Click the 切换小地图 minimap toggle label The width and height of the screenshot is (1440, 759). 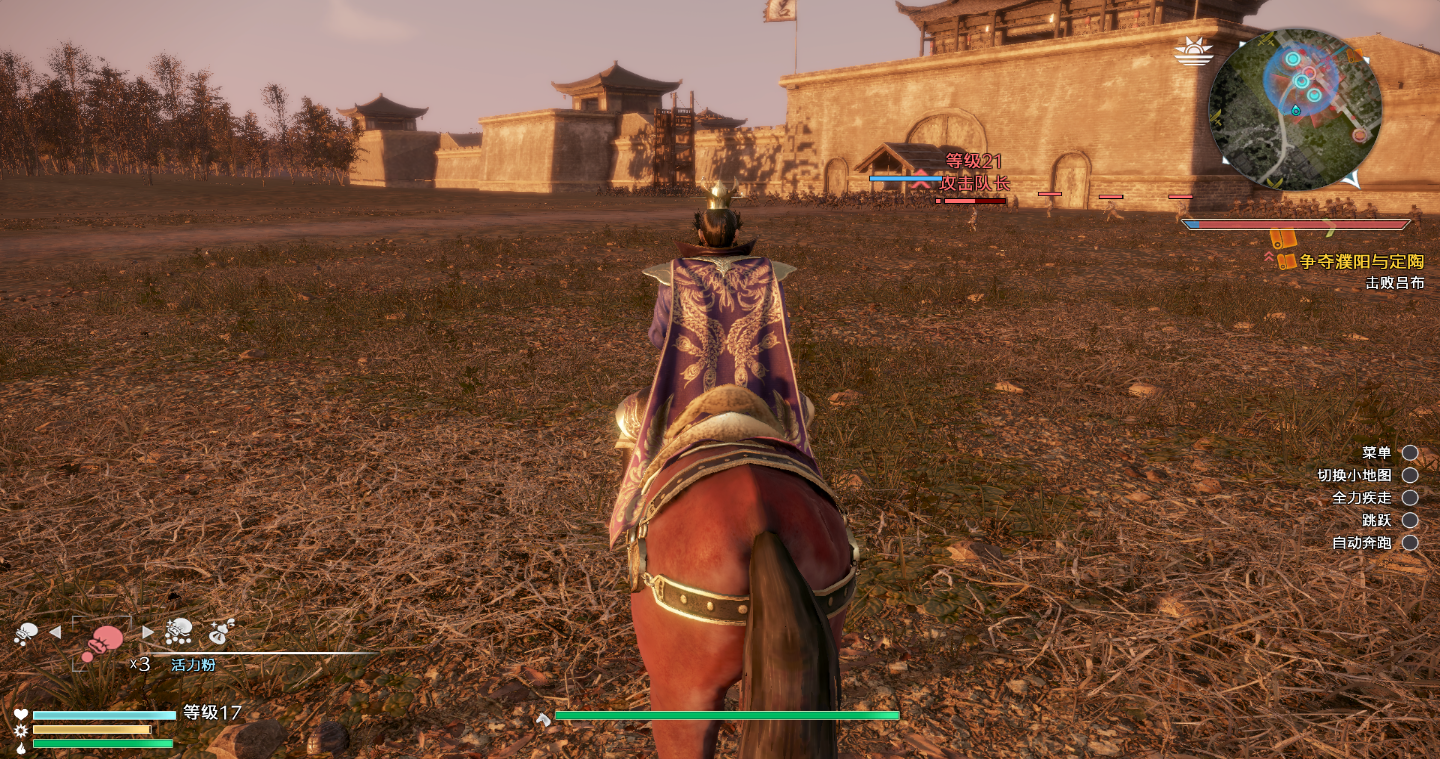click(x=1354, y=475)
